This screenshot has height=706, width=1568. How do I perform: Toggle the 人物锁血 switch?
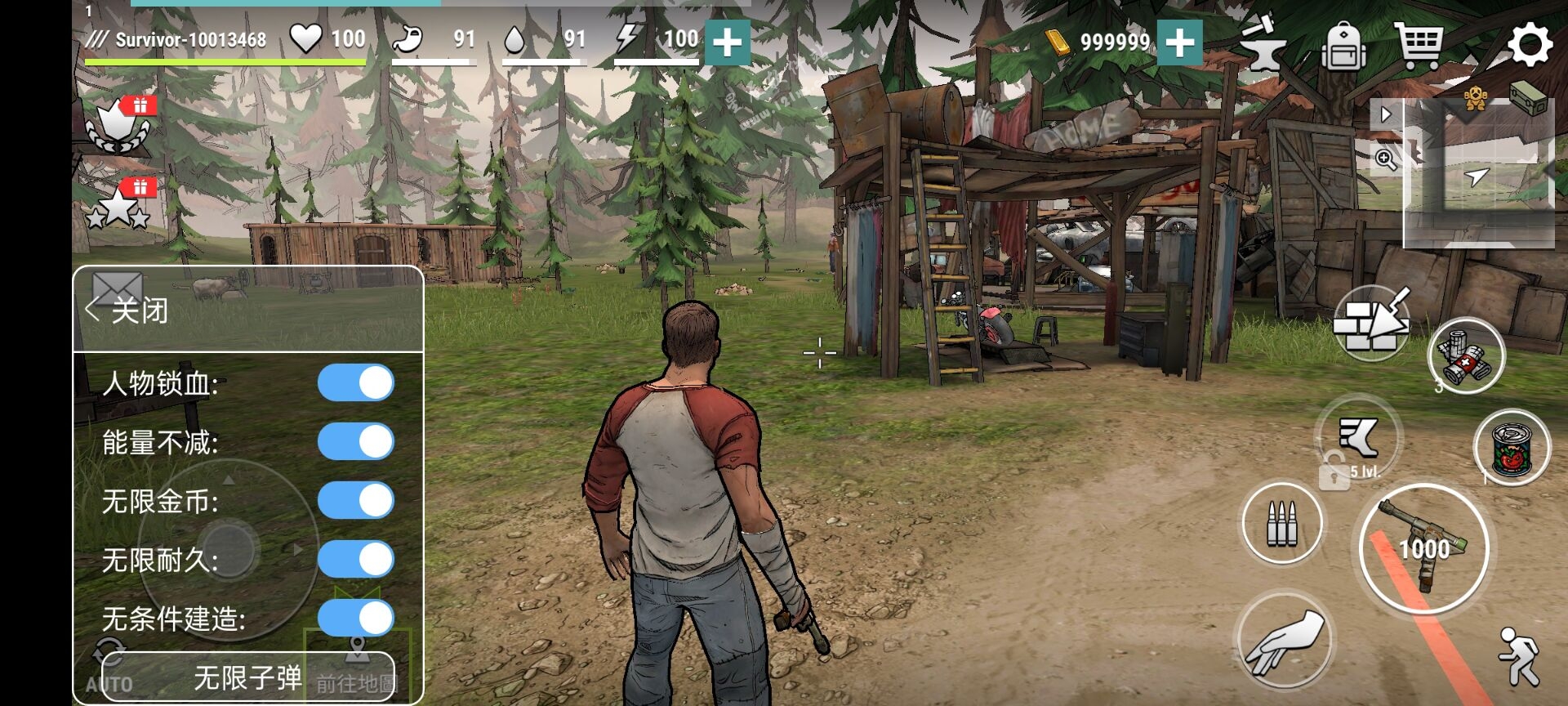tap(356, 383)
